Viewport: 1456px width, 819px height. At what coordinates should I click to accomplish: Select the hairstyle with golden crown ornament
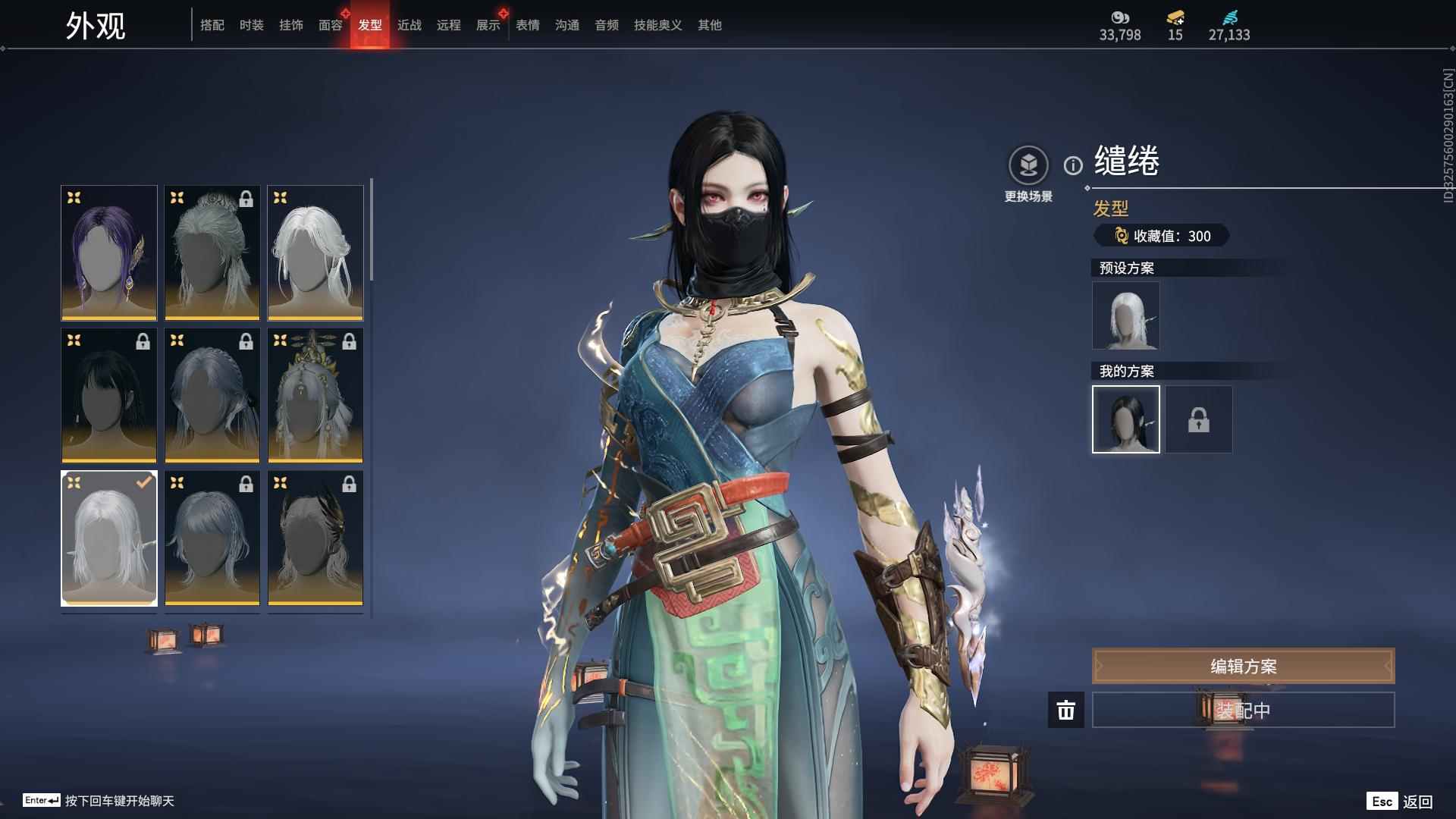(x=315, y=395)
